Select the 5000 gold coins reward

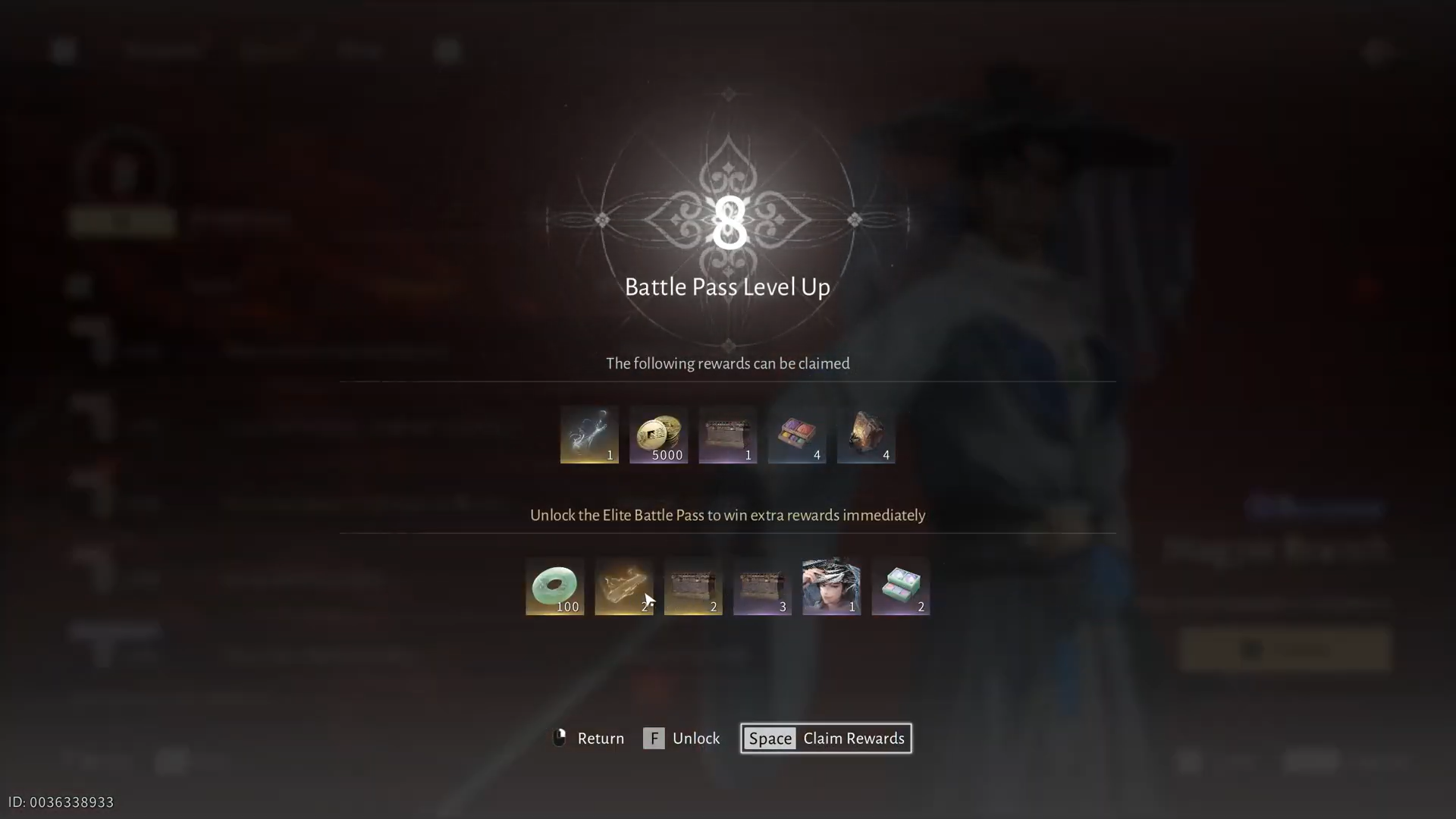[658, 435]
